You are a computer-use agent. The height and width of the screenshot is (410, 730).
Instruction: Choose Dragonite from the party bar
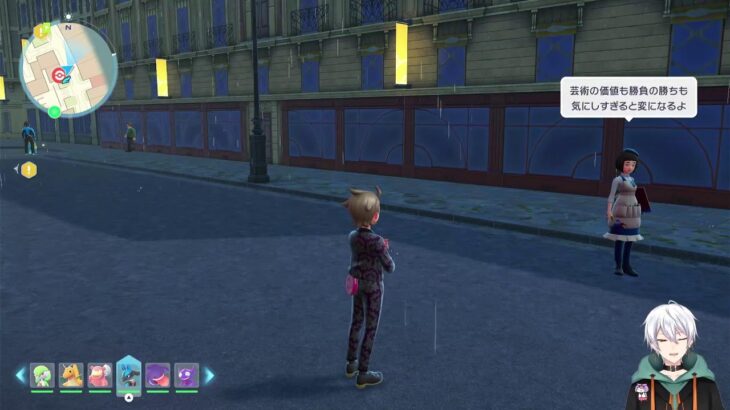click(71, 375)
